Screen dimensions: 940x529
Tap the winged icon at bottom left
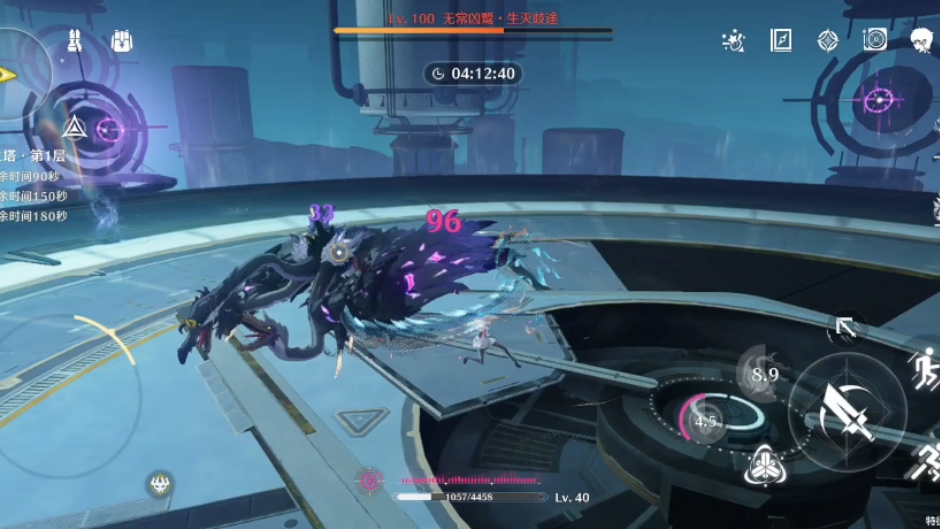pos(158,485)
